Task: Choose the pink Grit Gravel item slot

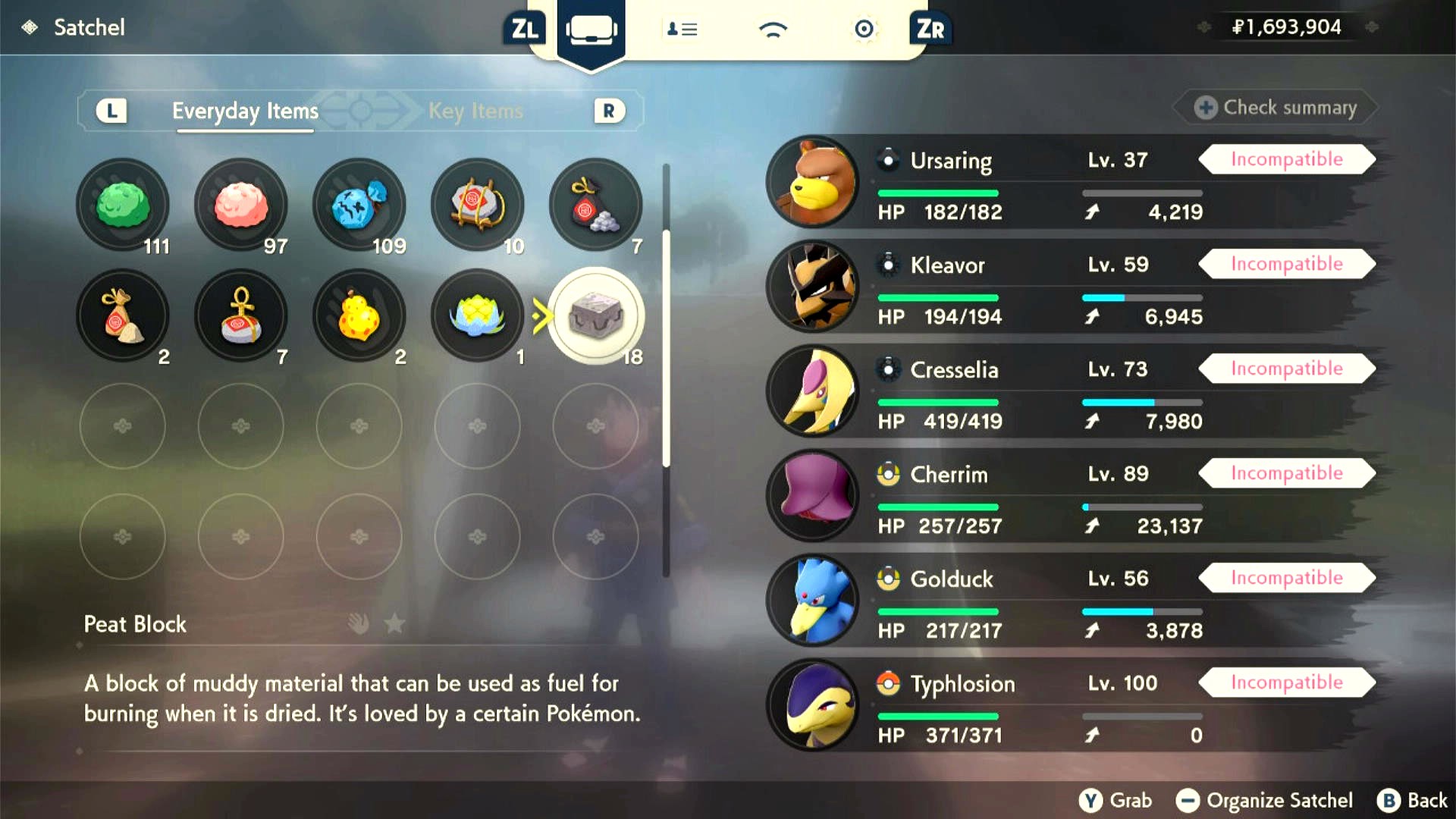Action: pos(241,205)
